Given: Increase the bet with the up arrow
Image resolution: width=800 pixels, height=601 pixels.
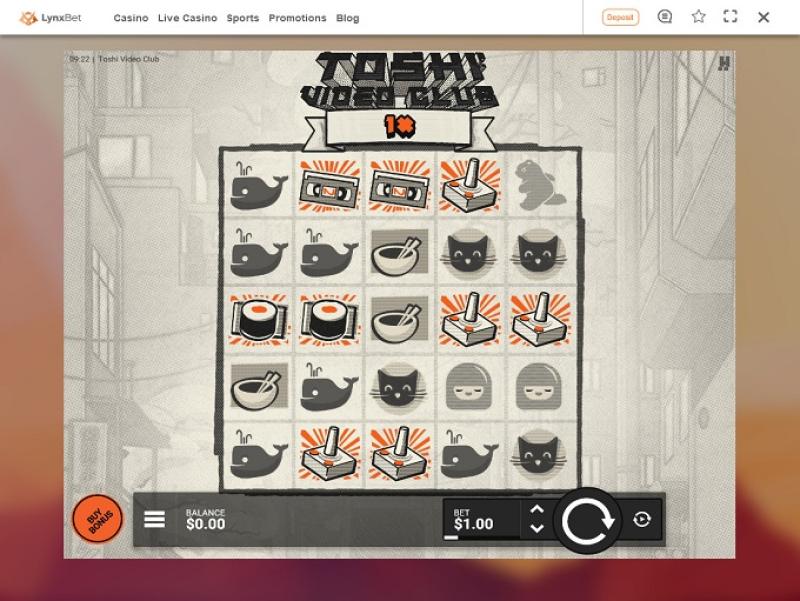Looking at the screenshot, I should click(x=537, y=510).
